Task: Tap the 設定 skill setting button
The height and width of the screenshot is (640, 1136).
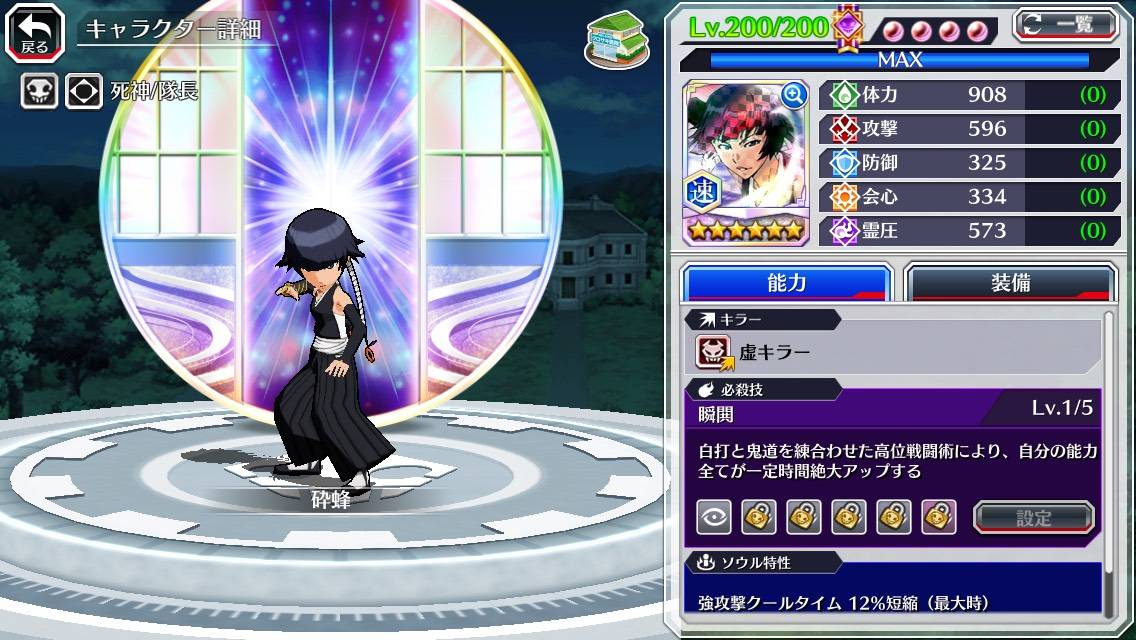Action: [1034, 518]
